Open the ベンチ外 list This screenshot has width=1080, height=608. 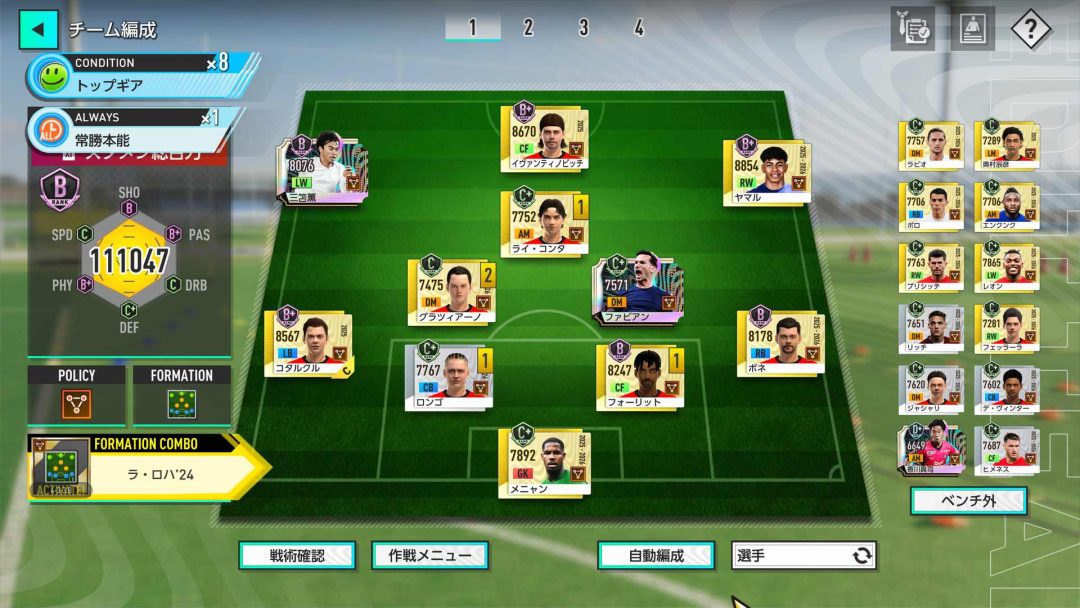968,500
